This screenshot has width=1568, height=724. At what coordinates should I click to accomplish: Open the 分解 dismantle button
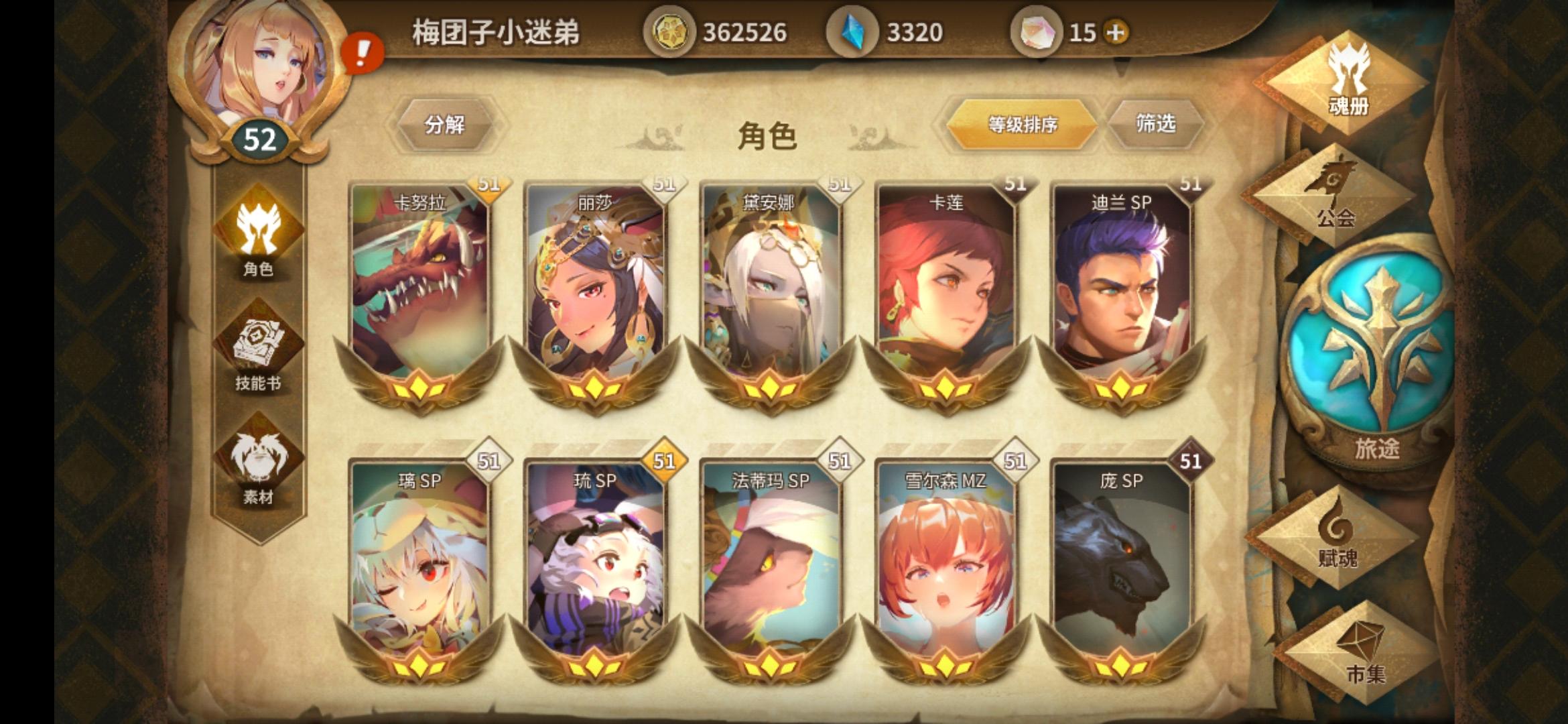pyautogui.click(x=446, y=126)
